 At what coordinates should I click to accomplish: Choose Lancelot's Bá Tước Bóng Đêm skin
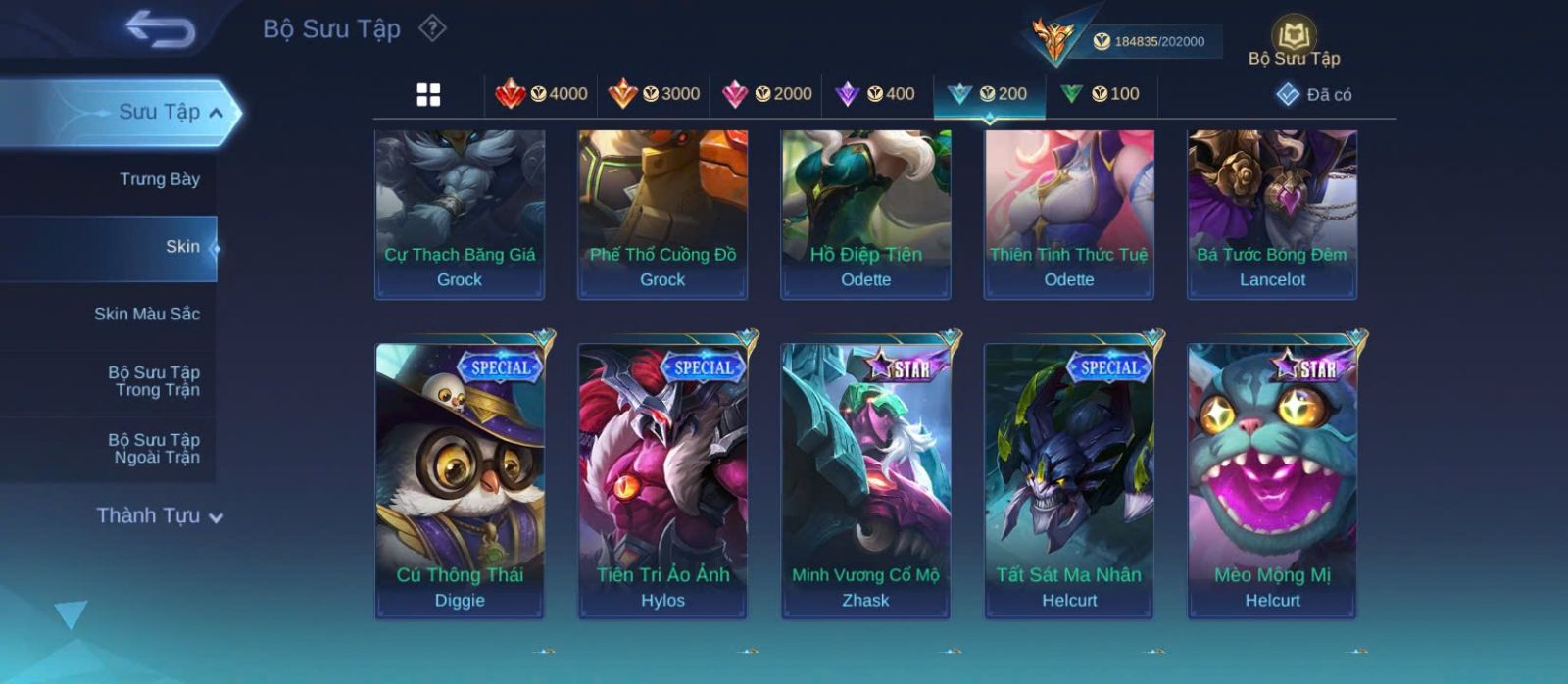[x=1272, y=214]
